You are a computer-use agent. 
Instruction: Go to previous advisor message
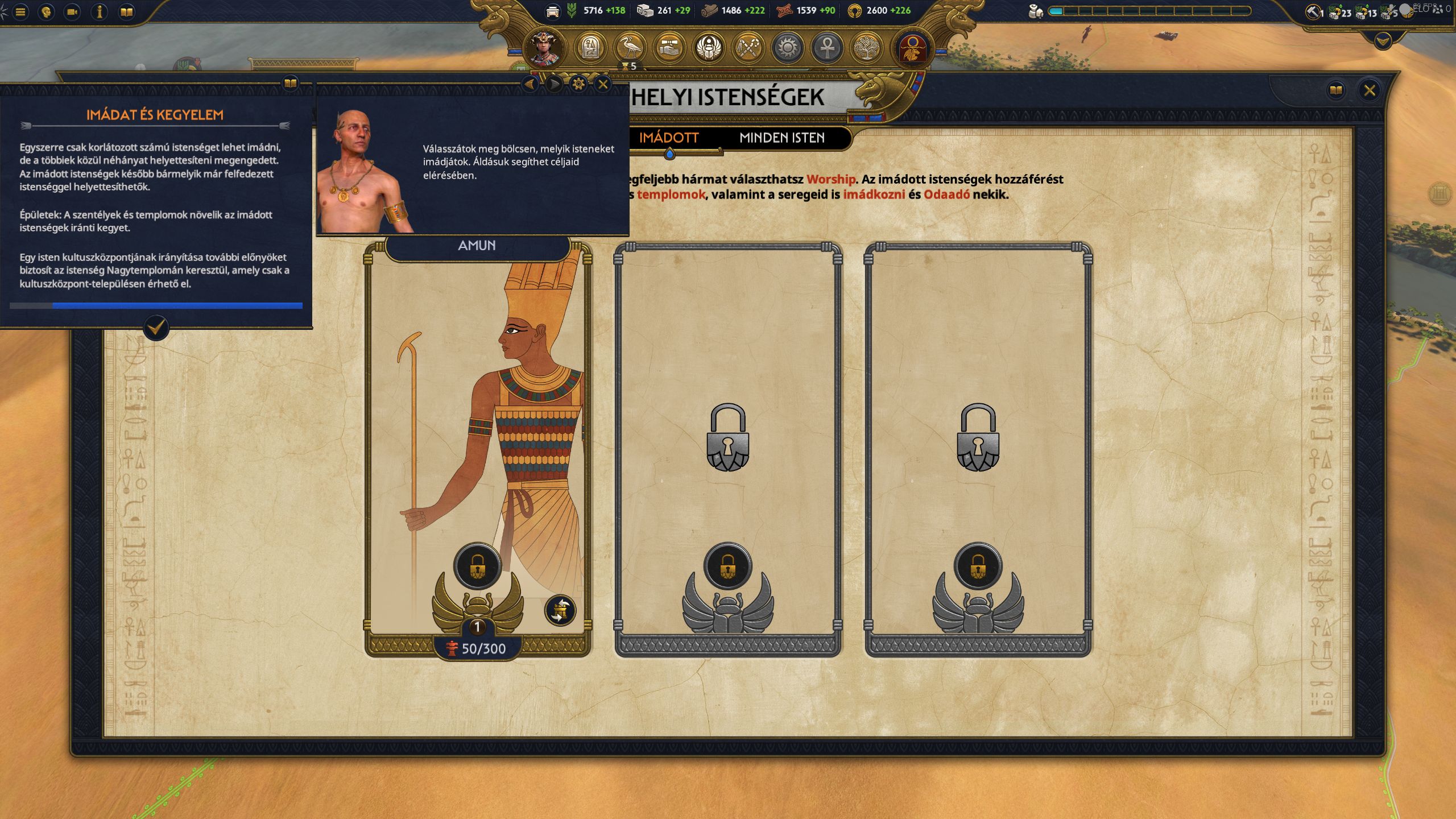(530, 85)
